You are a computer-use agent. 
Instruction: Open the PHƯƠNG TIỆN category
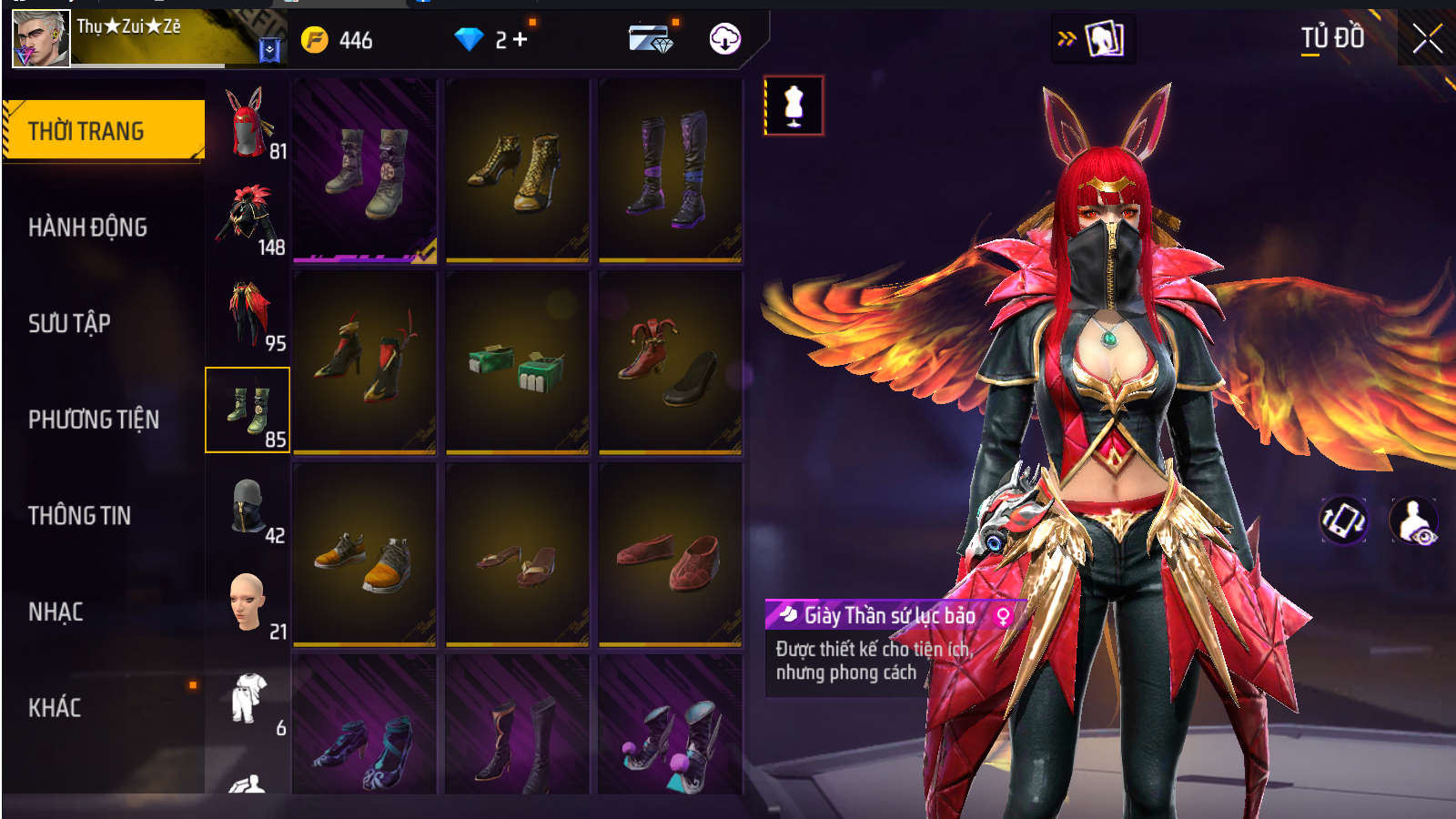[93, 420]
